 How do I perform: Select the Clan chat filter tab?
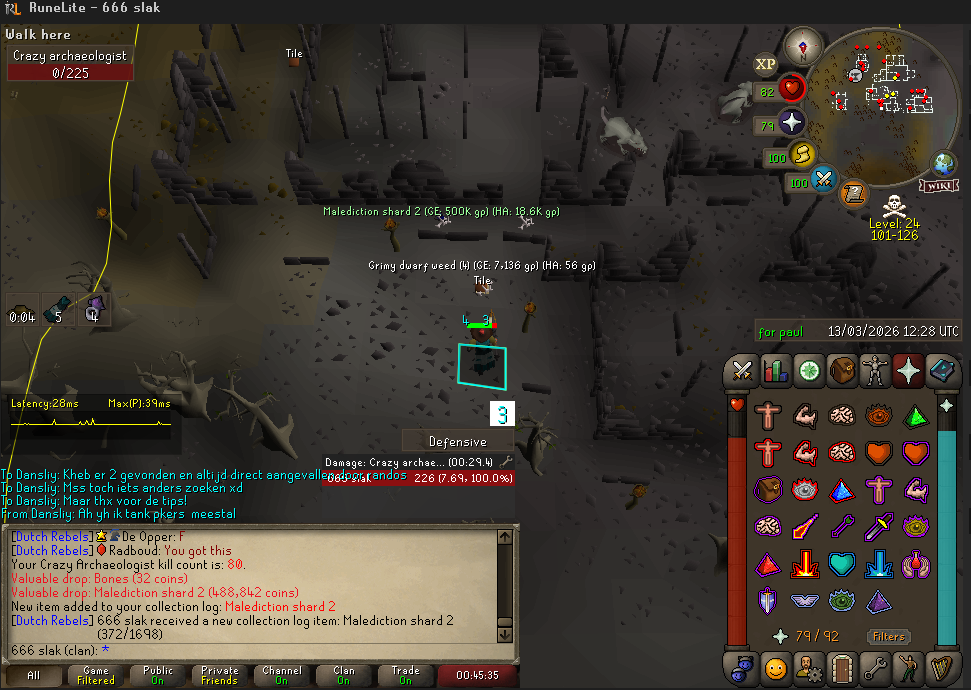(x=343, y=676)
